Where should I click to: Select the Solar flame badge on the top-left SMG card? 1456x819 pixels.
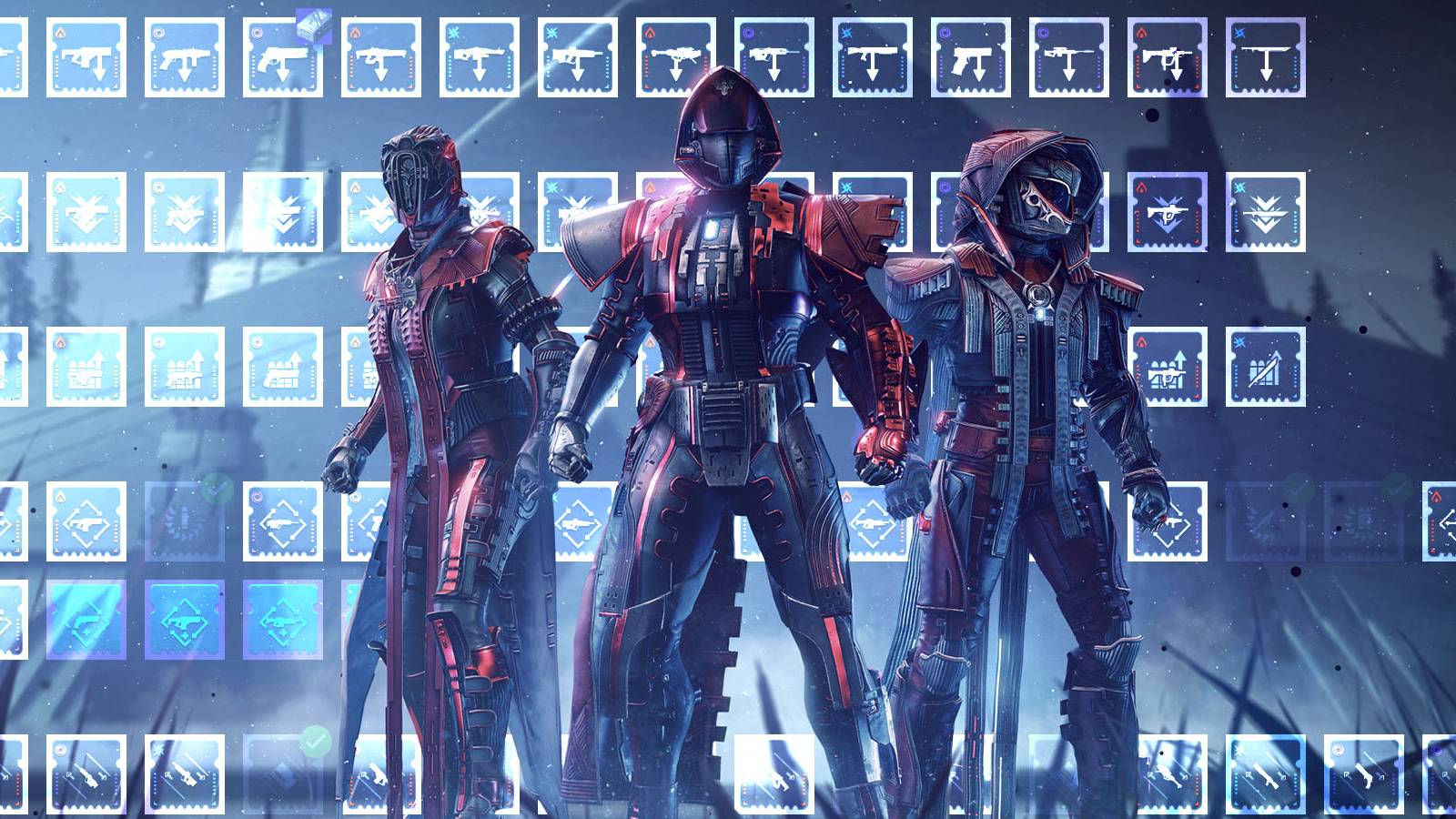point(58,32)
